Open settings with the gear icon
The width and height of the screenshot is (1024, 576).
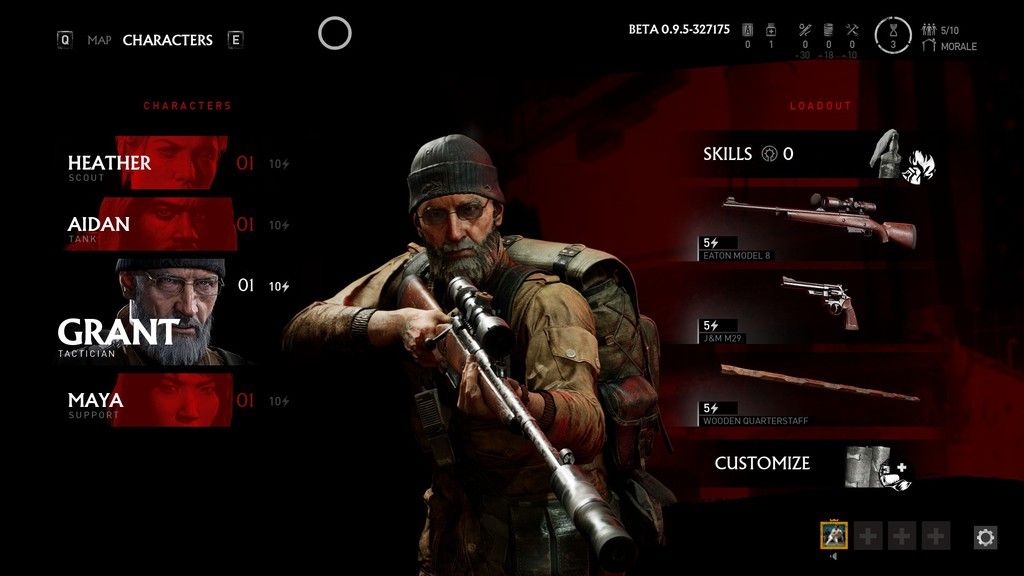coord(985,538)
